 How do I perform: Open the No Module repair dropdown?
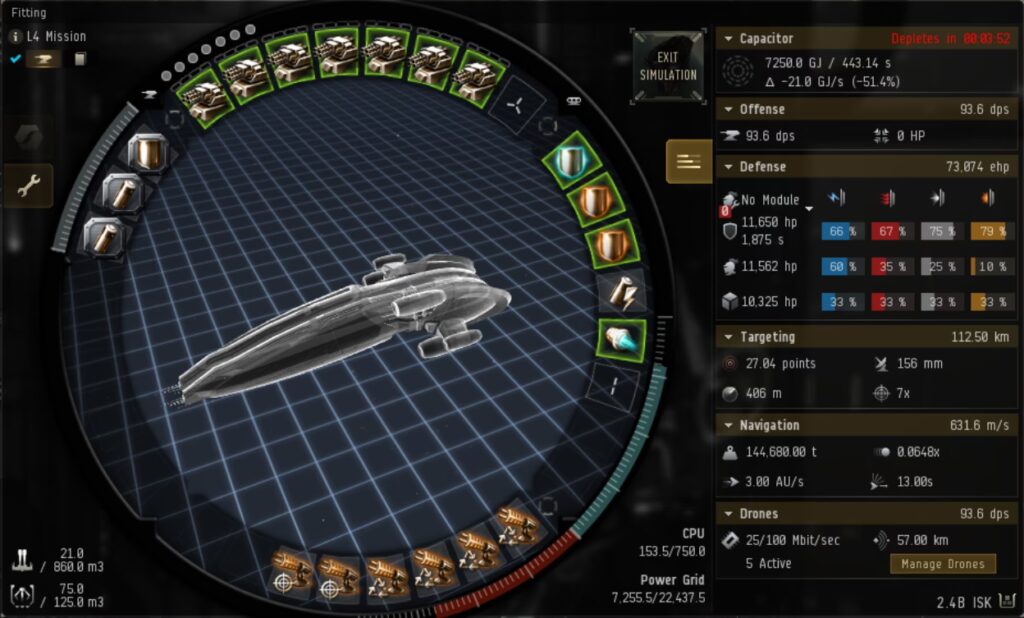tap(809, 202)
